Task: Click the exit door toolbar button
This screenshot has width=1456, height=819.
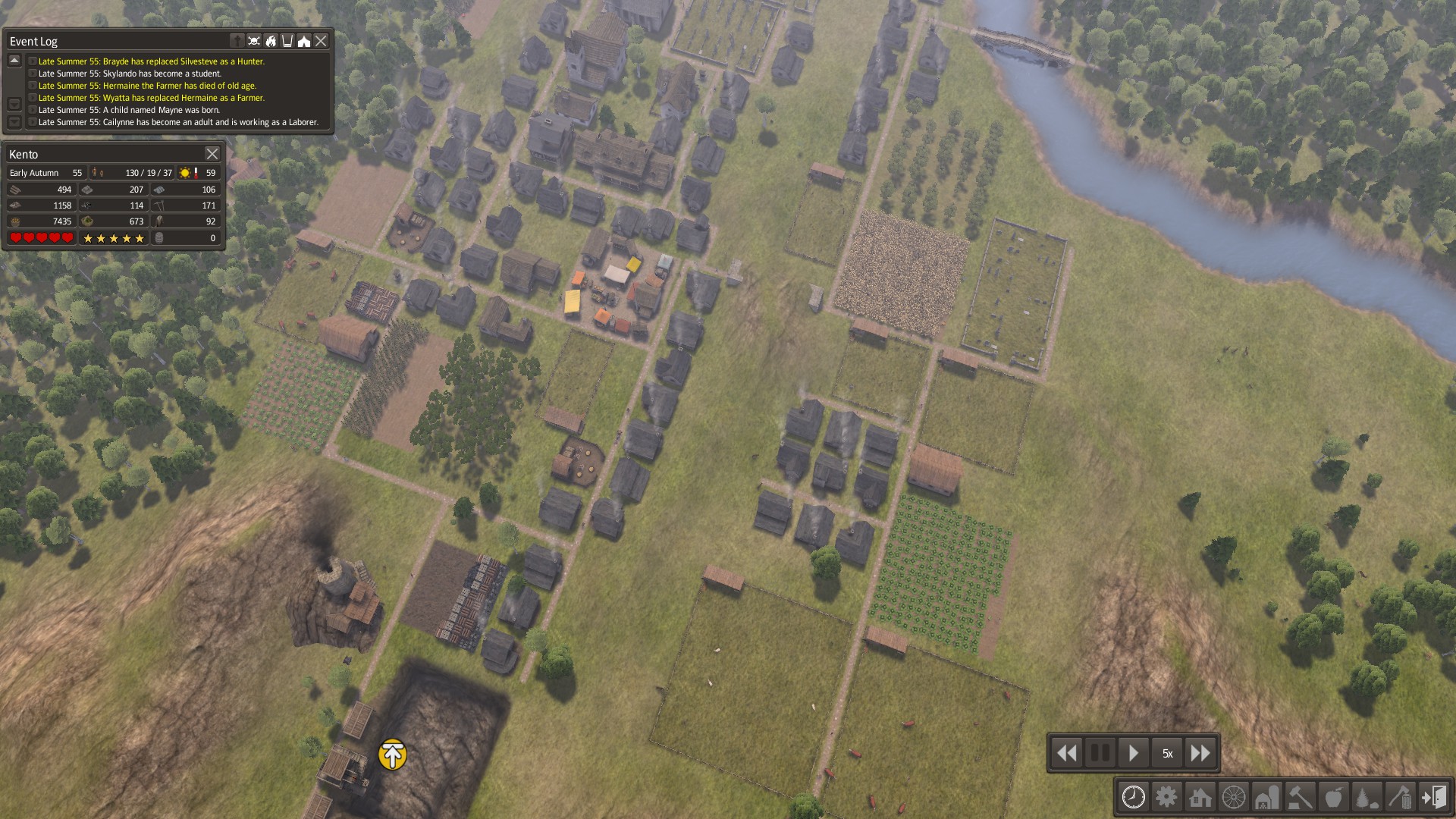Action: pos(1433,797)
